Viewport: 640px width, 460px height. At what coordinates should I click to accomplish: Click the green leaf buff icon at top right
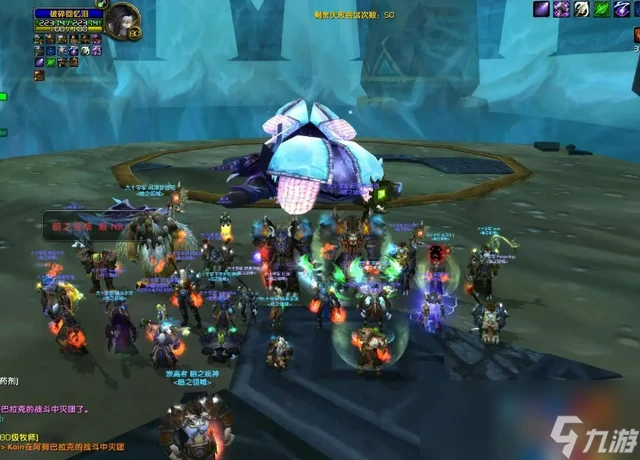(x=602, y=9)
